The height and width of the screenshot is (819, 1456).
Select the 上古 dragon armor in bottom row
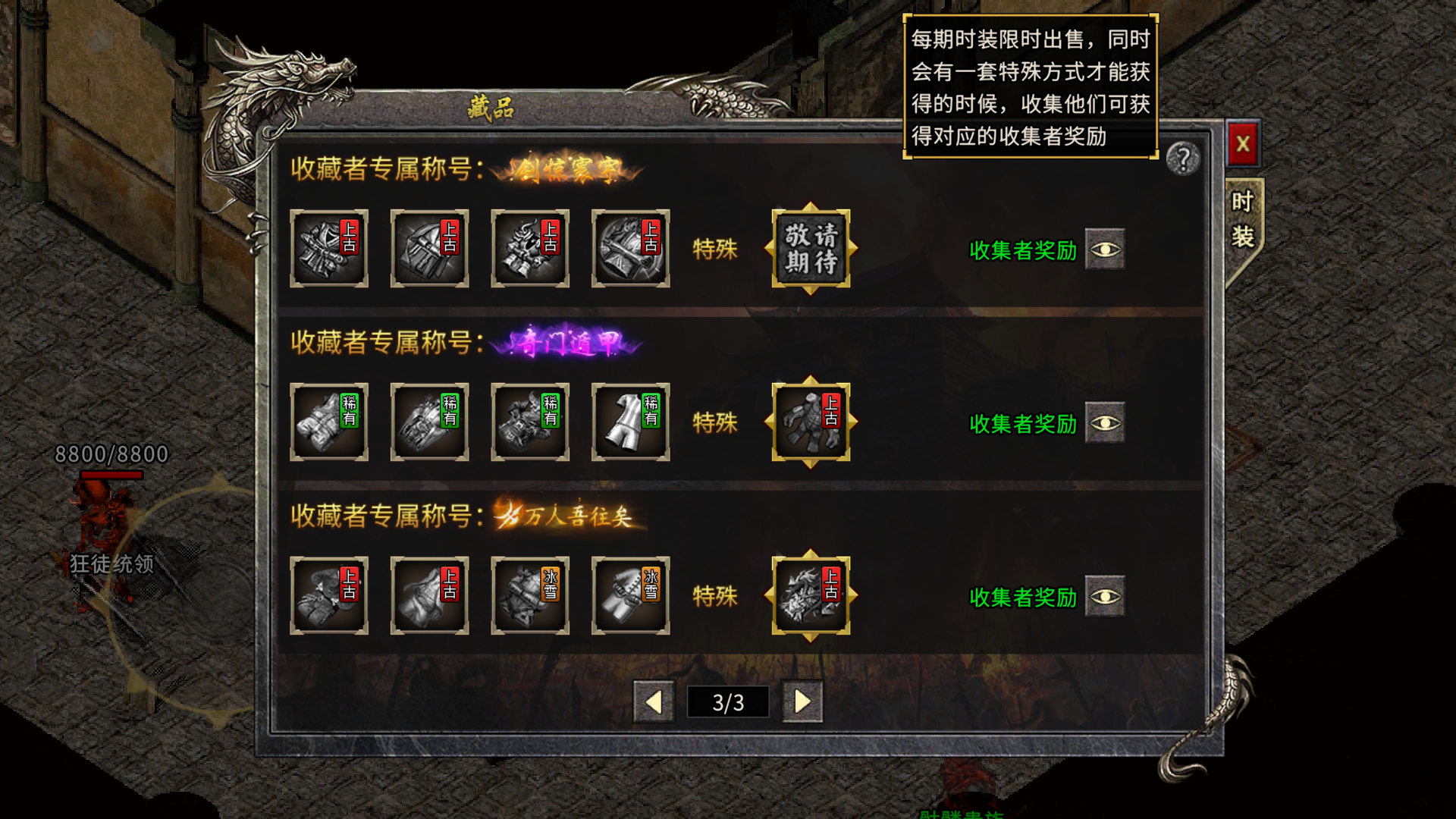point(809,596)
